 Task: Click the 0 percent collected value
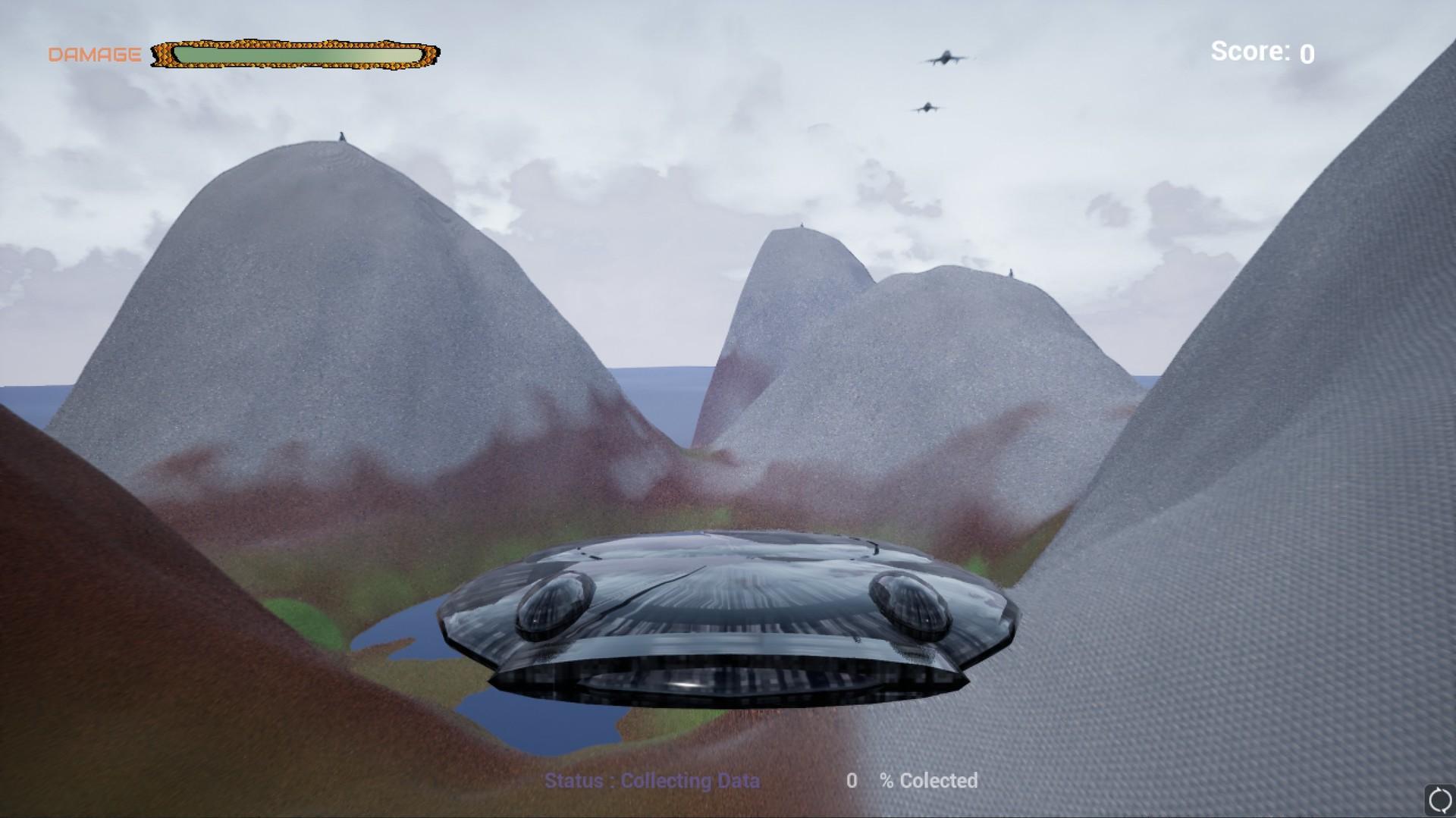(x=852, y=781)
